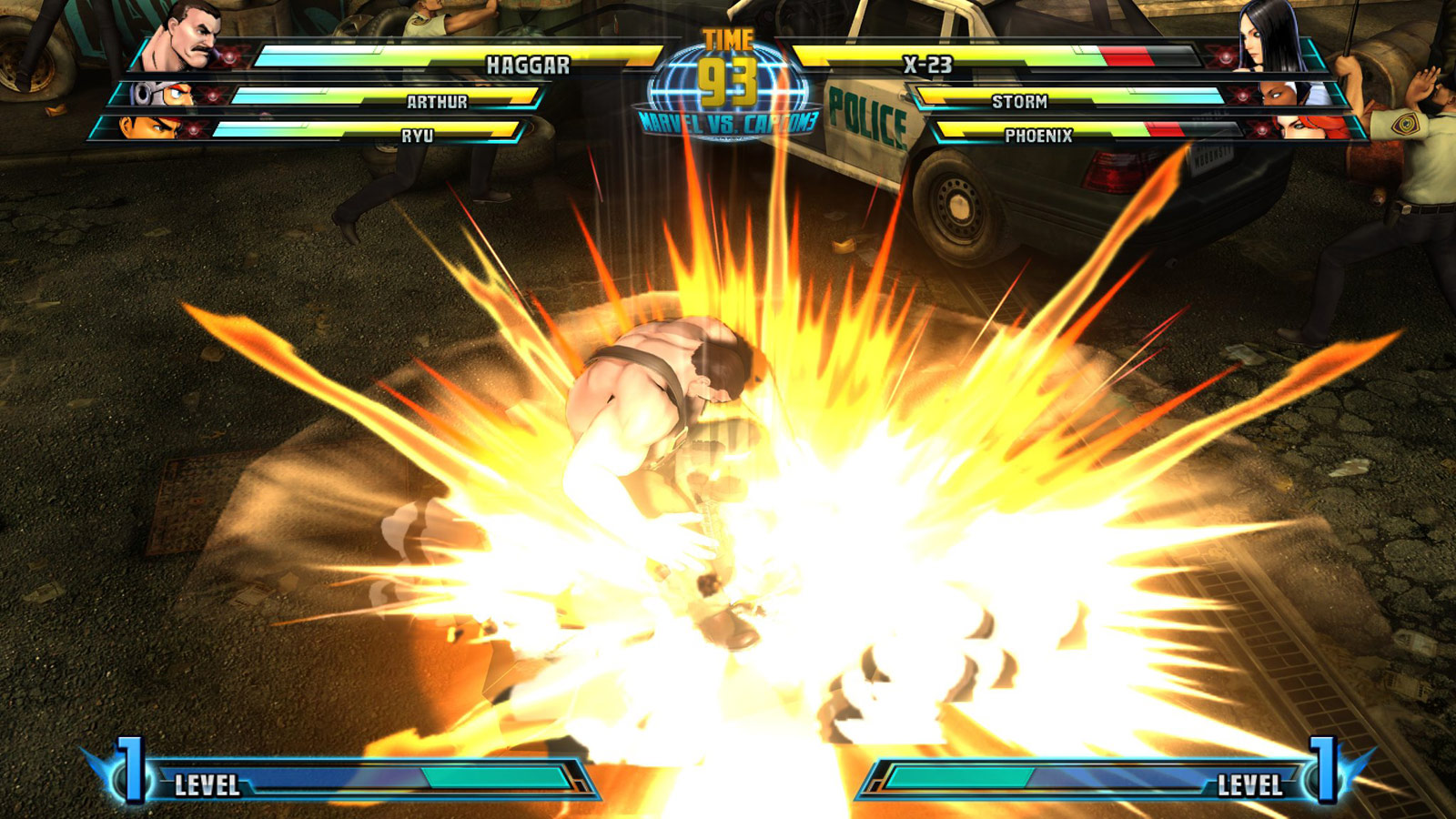Click the RYU name label

click(417, 135)
